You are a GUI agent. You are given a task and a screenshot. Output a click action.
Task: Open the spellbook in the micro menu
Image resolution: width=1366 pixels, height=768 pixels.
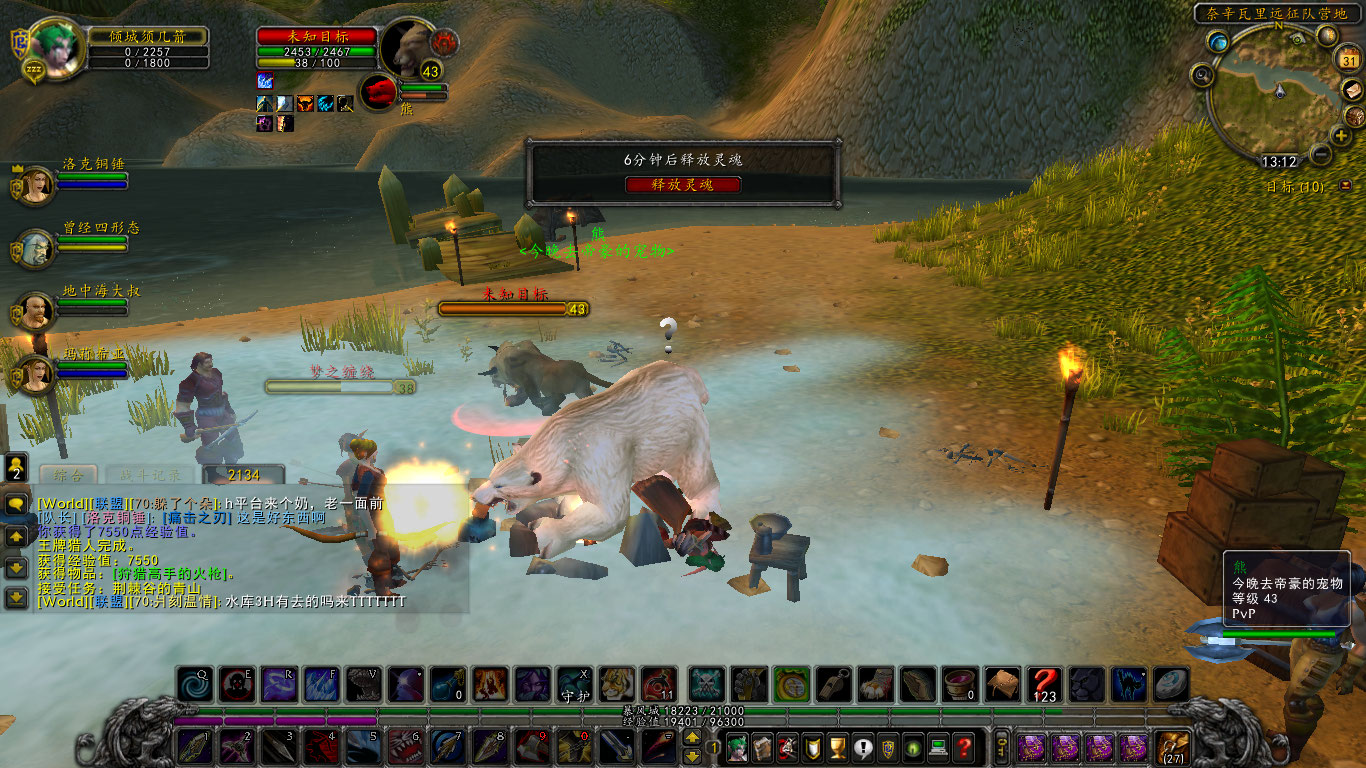(x=762, y=748)
